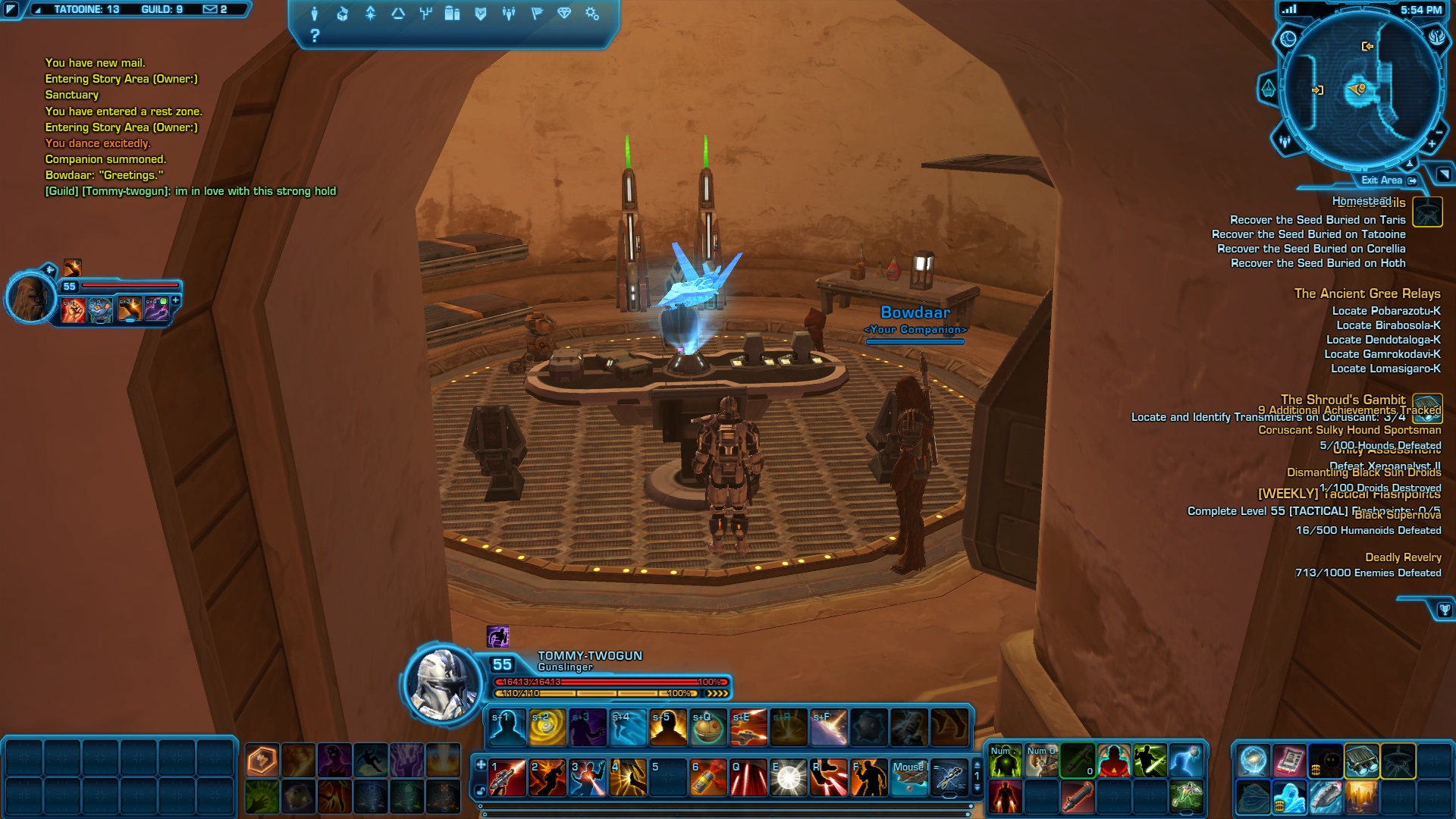Screen dimensions: 1456x819
Task: Click the Exit Area button
Action: point(1388,180)
